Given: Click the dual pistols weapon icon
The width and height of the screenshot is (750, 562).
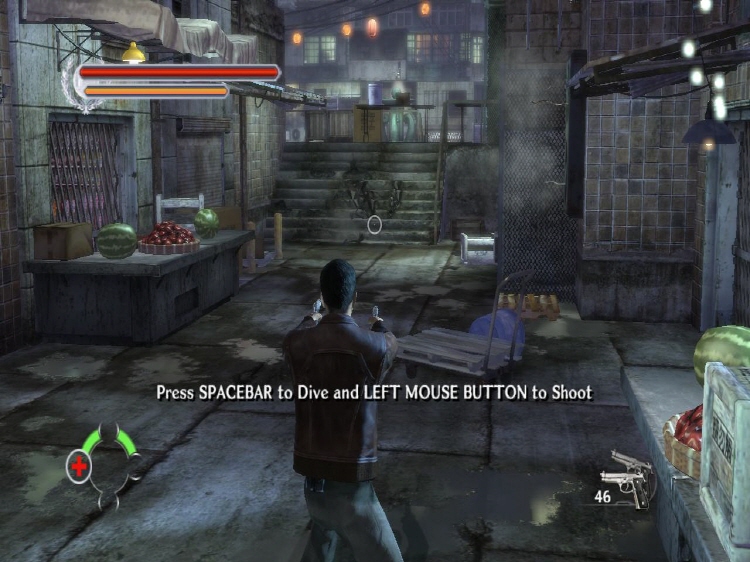Looking at the screenshot, I should (x=628, y=474).
